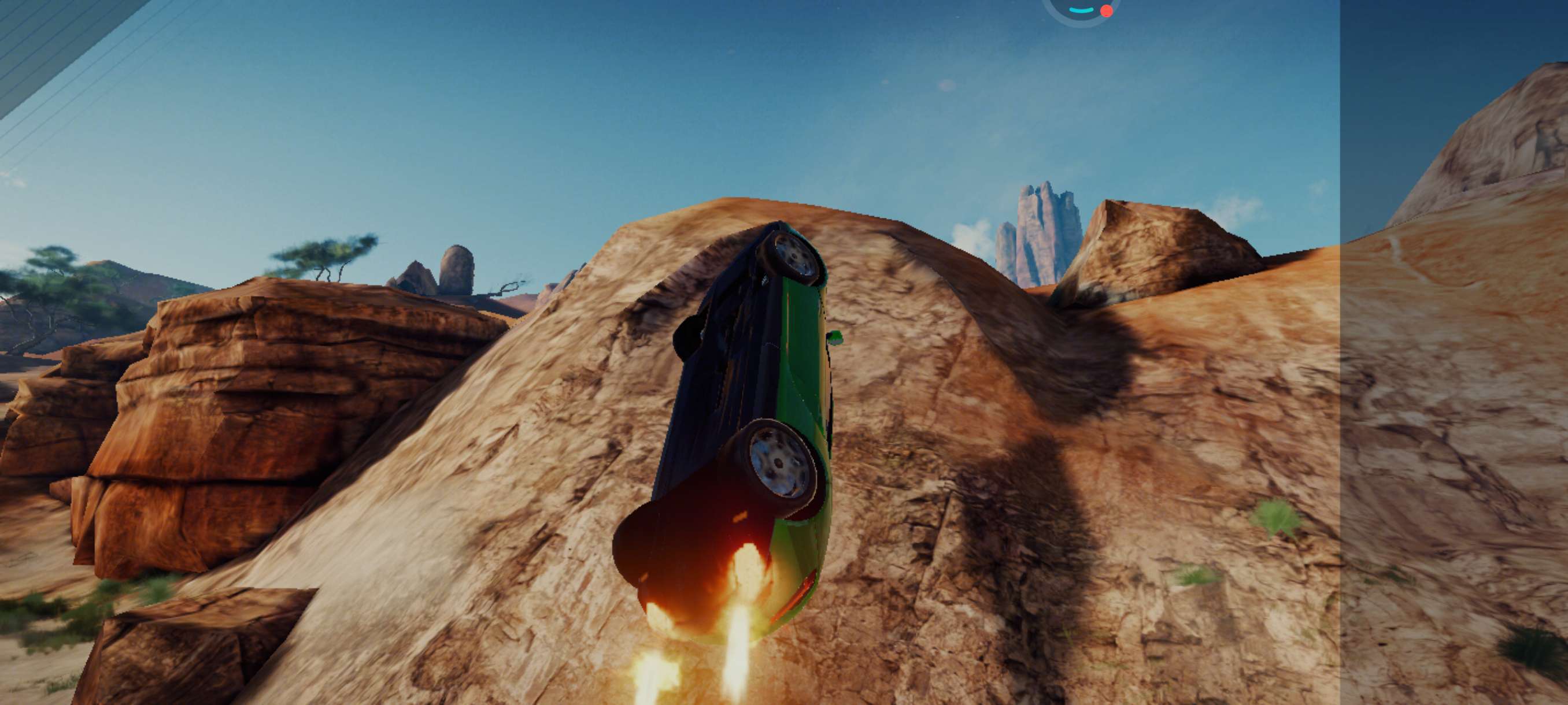The height and width of the screenshot is (705, 1568).
Task: Select the red dot marker on radar
Action: 1107,10
